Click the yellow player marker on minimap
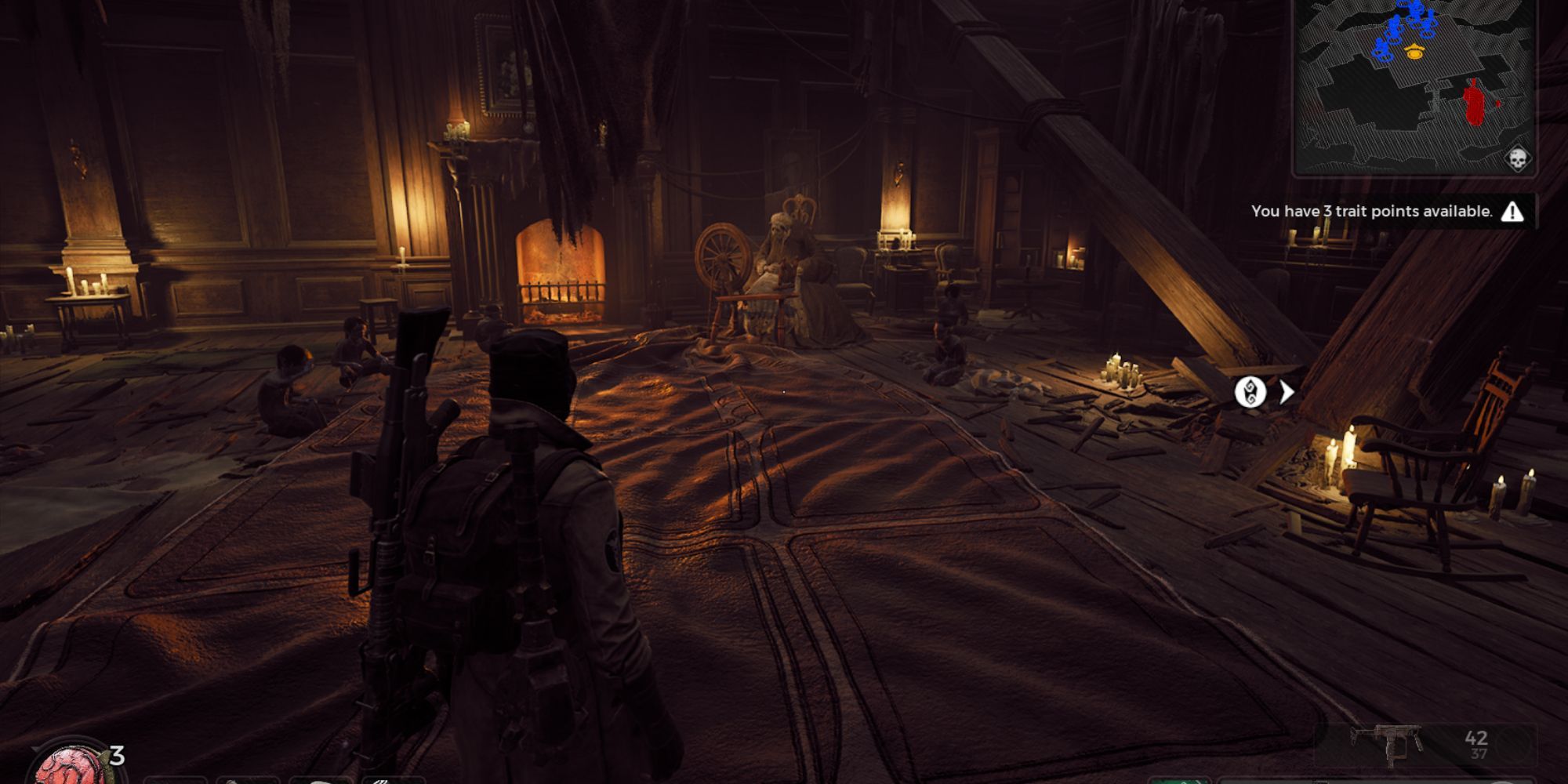1568x784 pixels. [1414, 53]
